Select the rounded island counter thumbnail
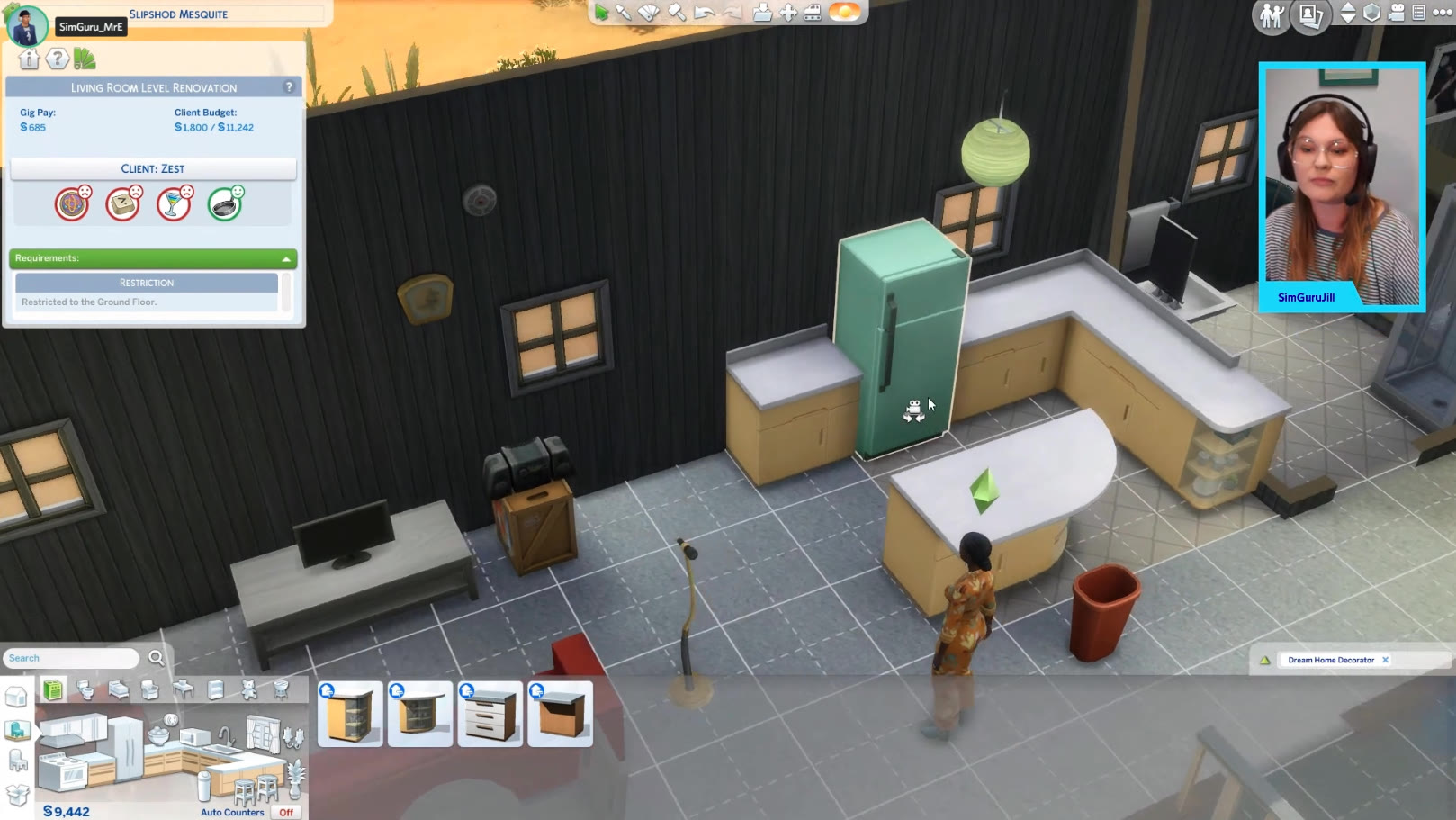1456x820 pixels. [420, 715]
